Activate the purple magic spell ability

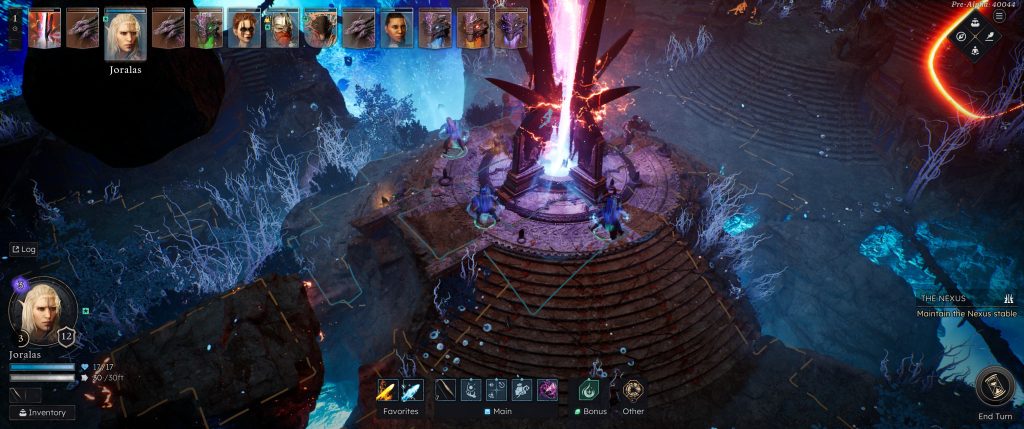(x=548, y=391)
